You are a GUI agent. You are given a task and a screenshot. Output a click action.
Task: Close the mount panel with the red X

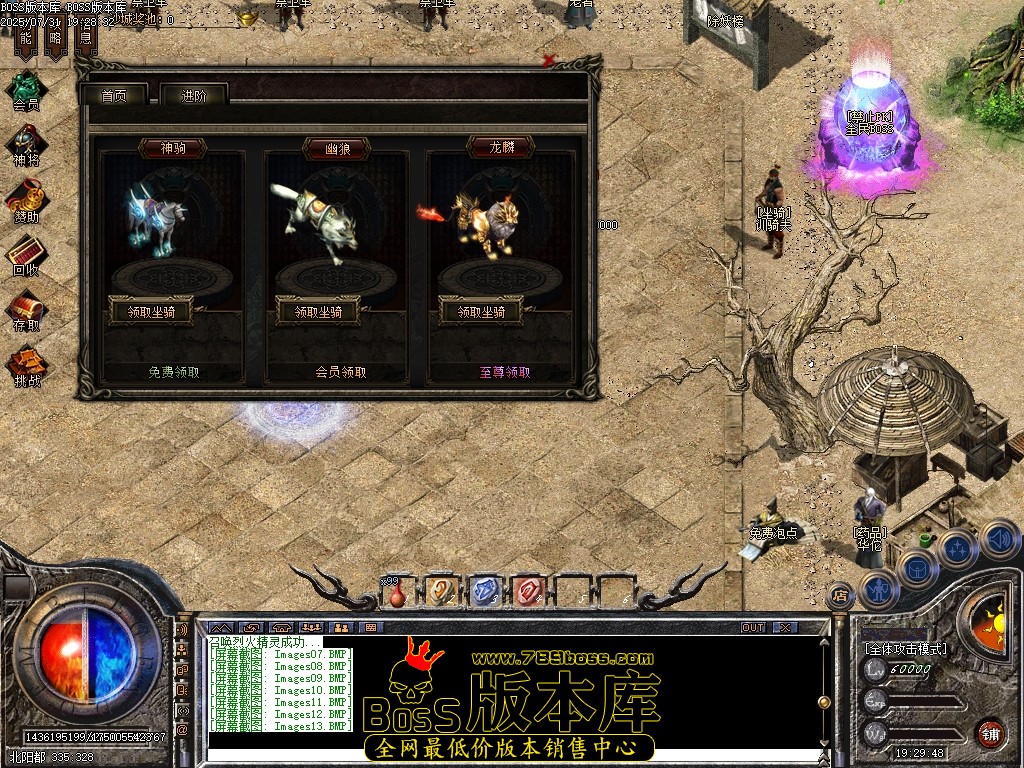[548, 61]
